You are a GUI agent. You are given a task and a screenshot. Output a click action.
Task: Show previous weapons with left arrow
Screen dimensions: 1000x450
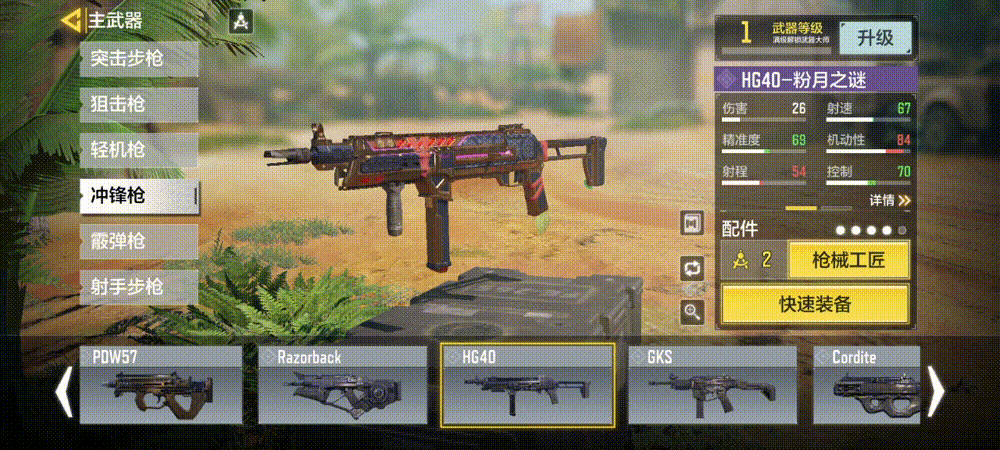(63, 389)
